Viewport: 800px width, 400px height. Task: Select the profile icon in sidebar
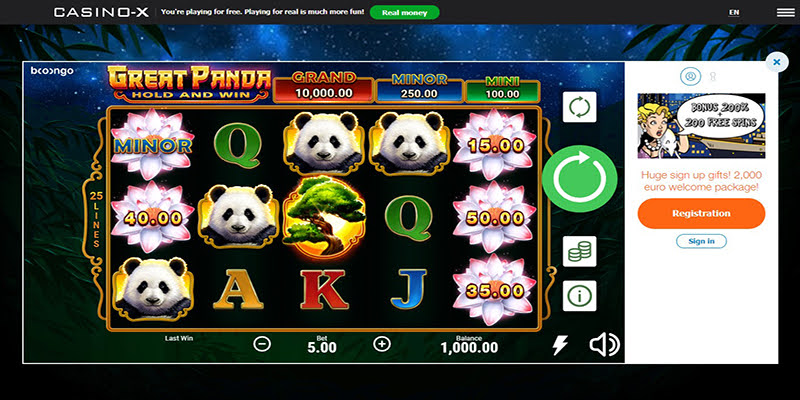pos(689,76)
